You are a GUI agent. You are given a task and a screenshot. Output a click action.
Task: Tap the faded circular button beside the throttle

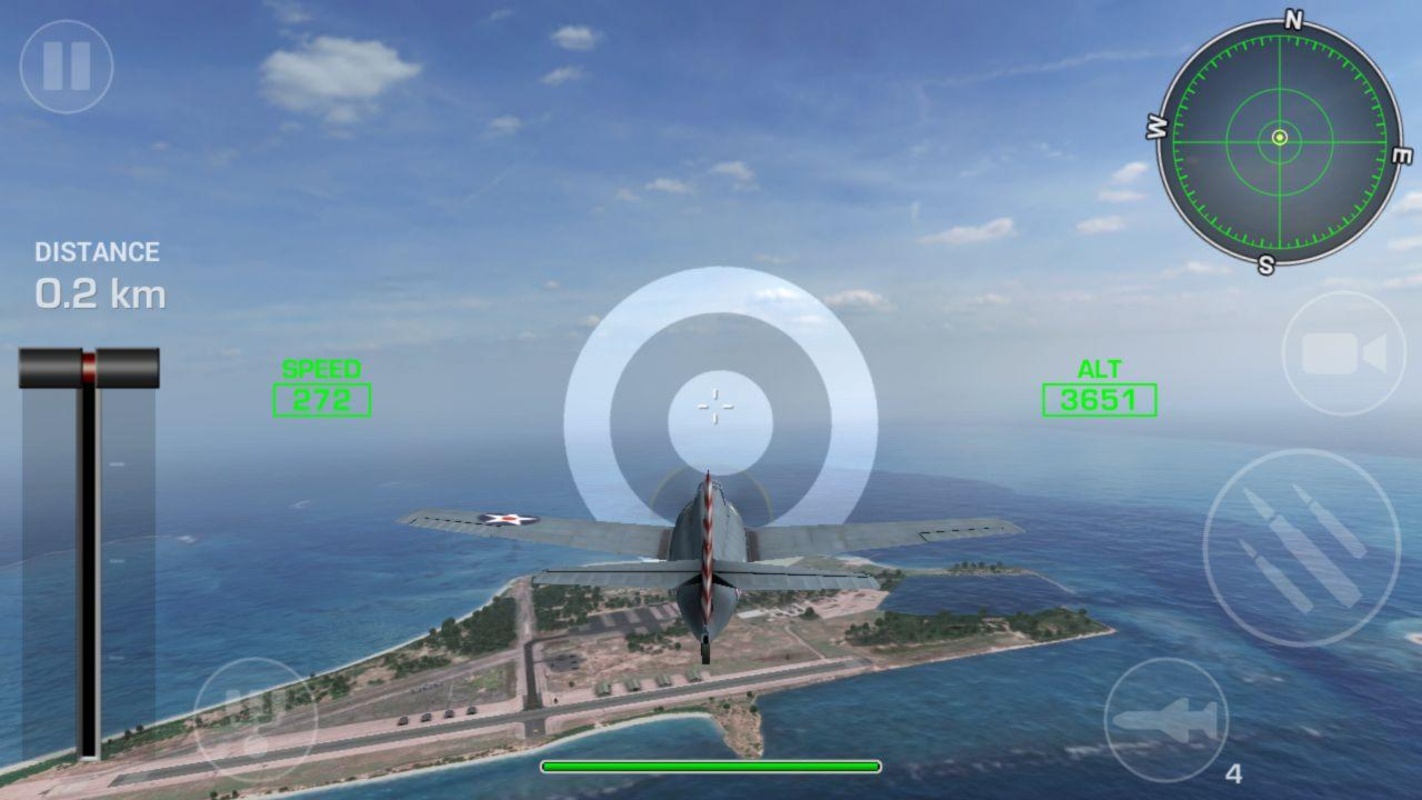[x=254, y=719]
